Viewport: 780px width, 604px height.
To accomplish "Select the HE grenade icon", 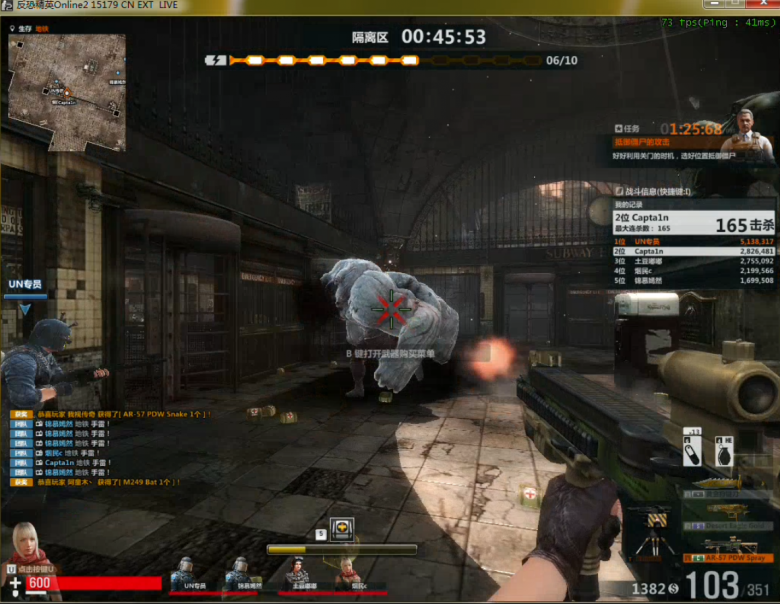I will tap(722, 450).
